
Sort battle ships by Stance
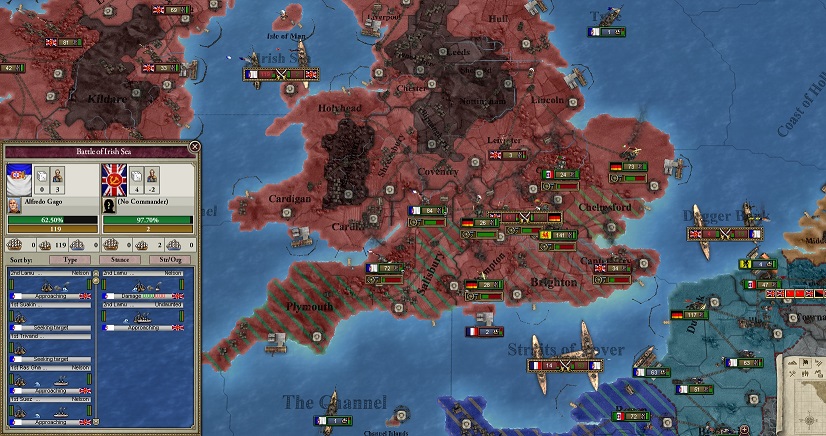click(120, 259)
